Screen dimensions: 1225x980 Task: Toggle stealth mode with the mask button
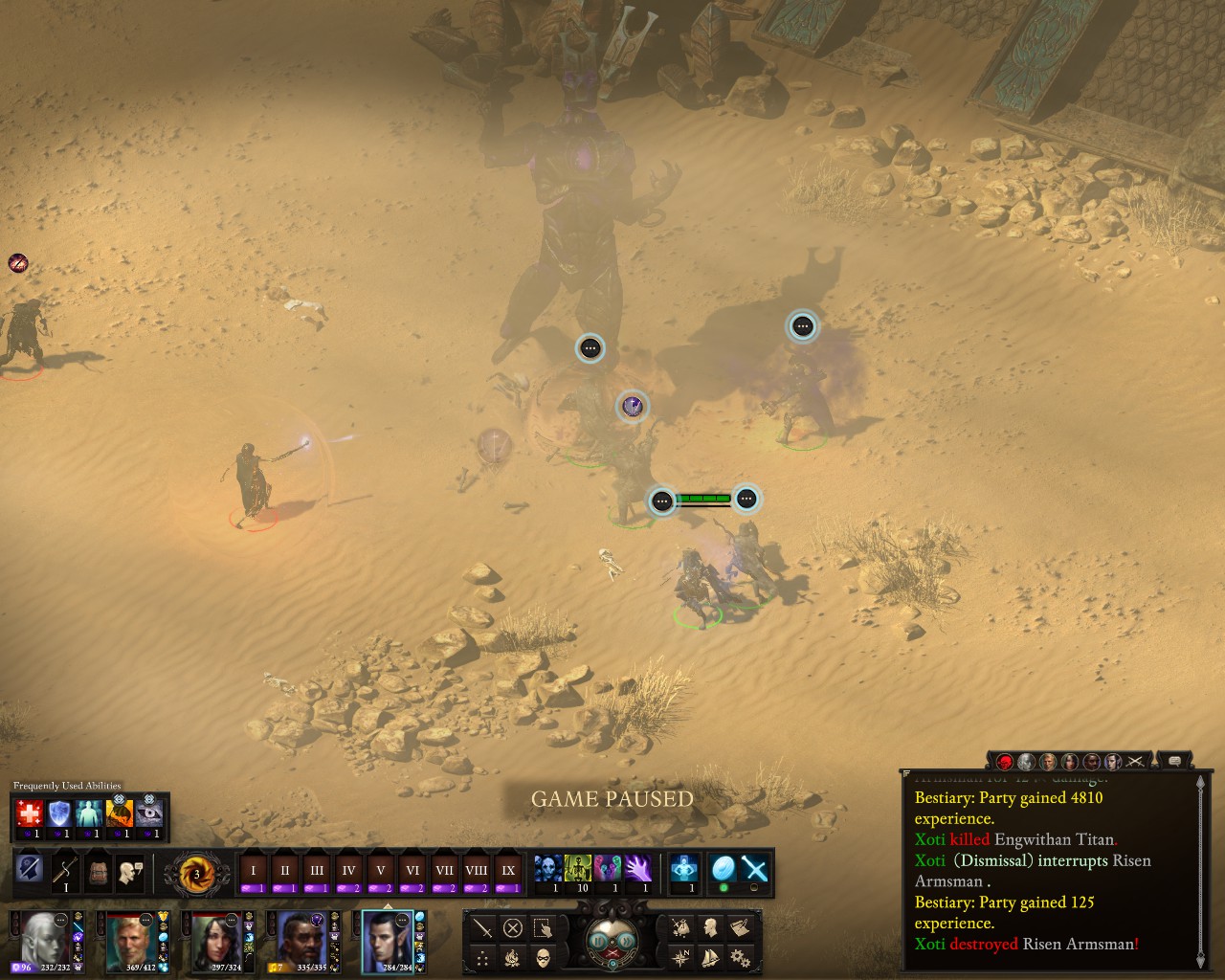tap(544, 957)
